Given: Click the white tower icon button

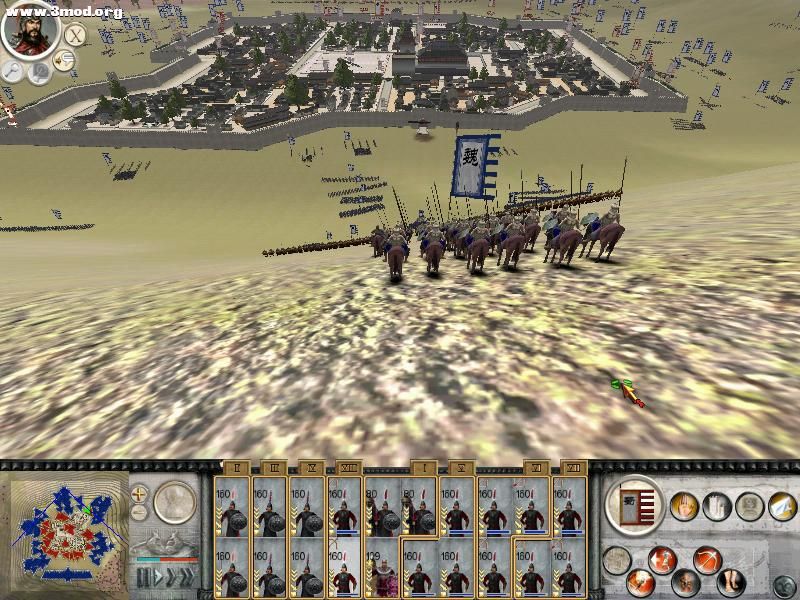Looking at the screenshot, I should 717,505.
